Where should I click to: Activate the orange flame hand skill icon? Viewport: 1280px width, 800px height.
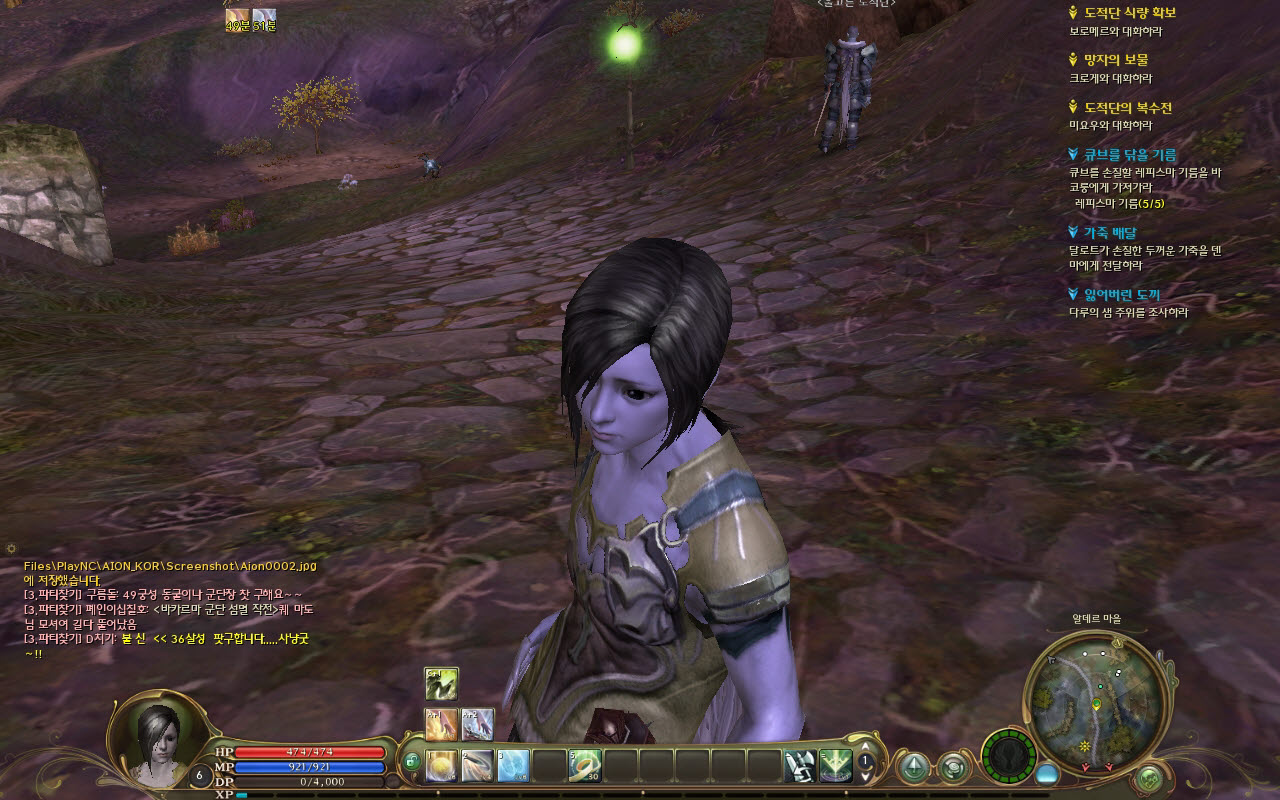pos(441,724)
